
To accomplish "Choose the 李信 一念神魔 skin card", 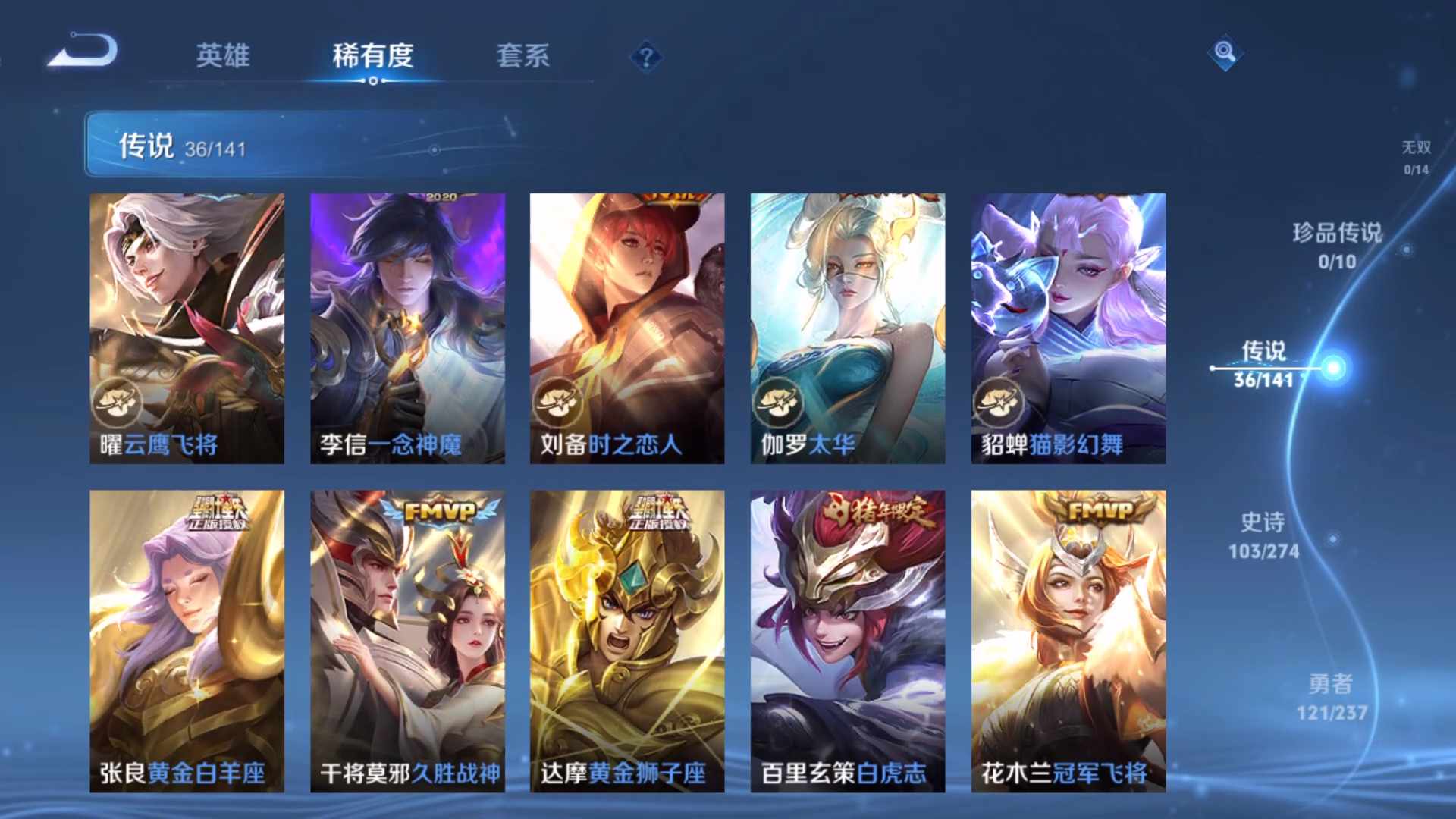I will click(x=407, y=328).
